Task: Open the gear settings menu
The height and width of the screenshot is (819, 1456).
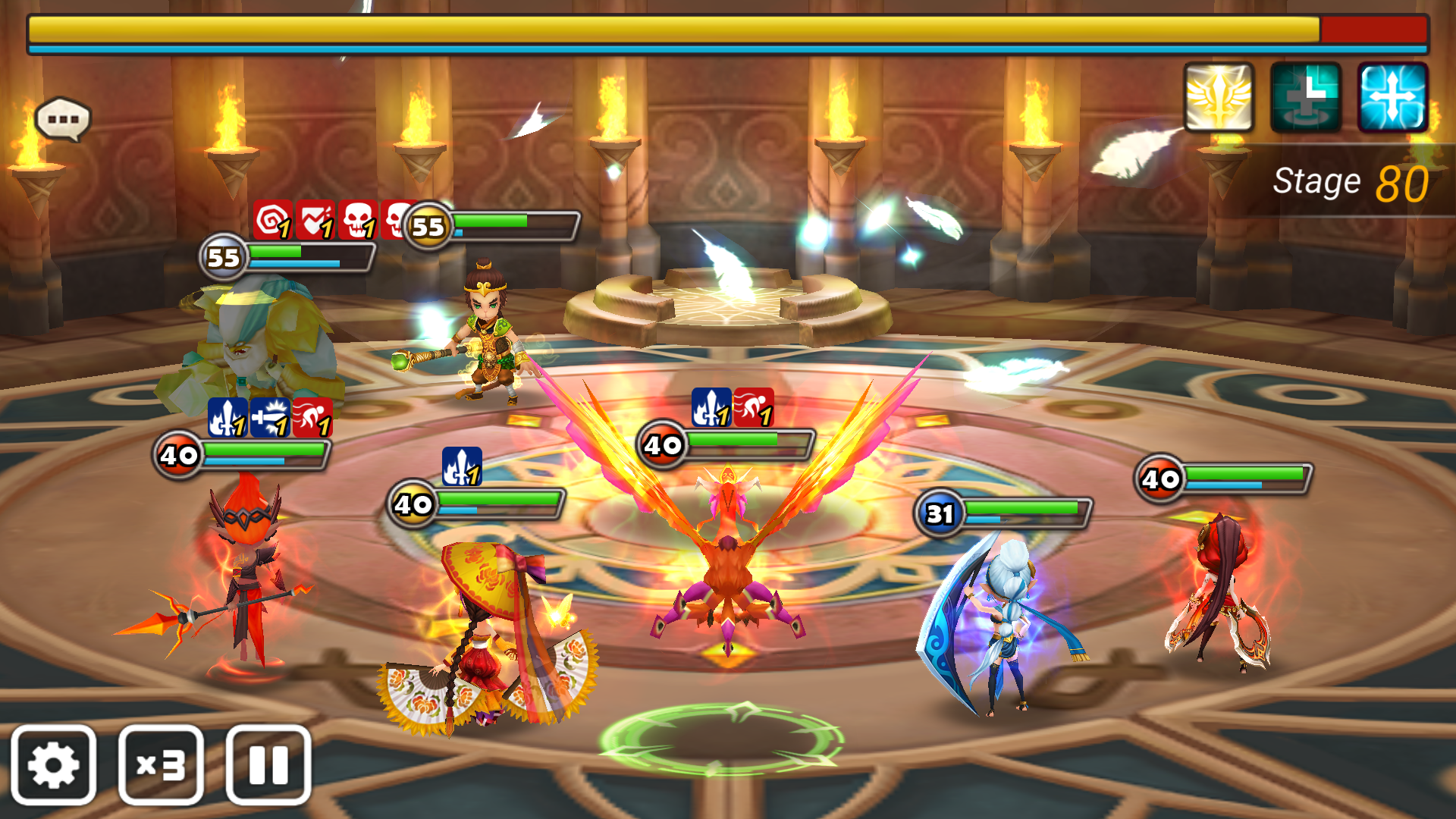Action: [x=53, y=764]
